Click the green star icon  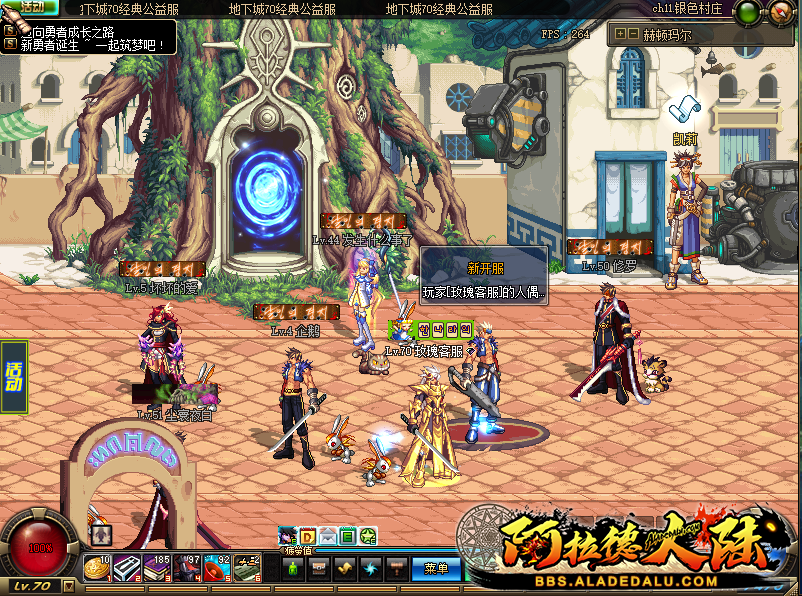click(x=368, y=537)
